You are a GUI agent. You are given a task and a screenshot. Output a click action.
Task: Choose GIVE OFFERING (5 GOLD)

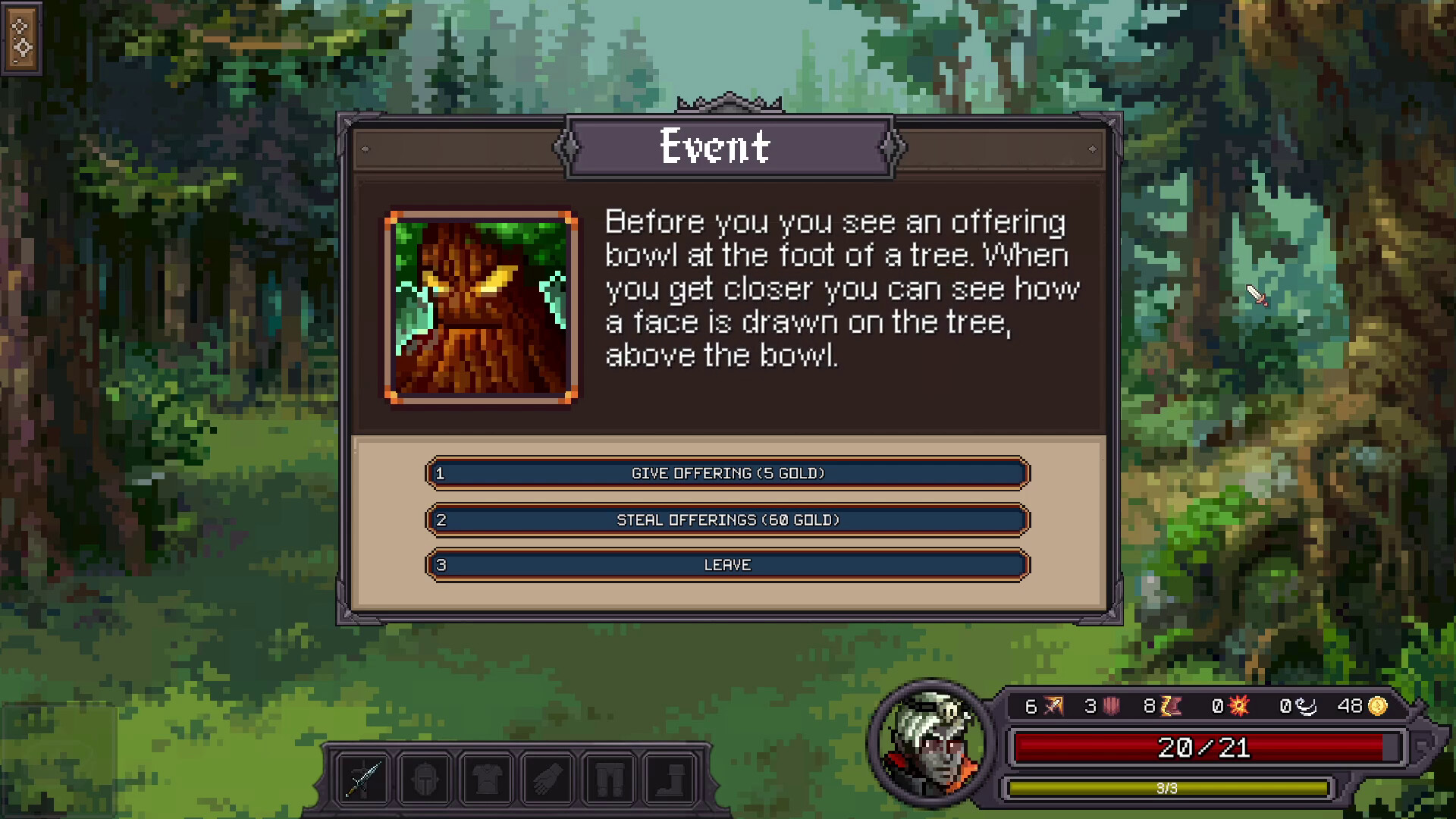pyautogui.click(x=726, y=472)
